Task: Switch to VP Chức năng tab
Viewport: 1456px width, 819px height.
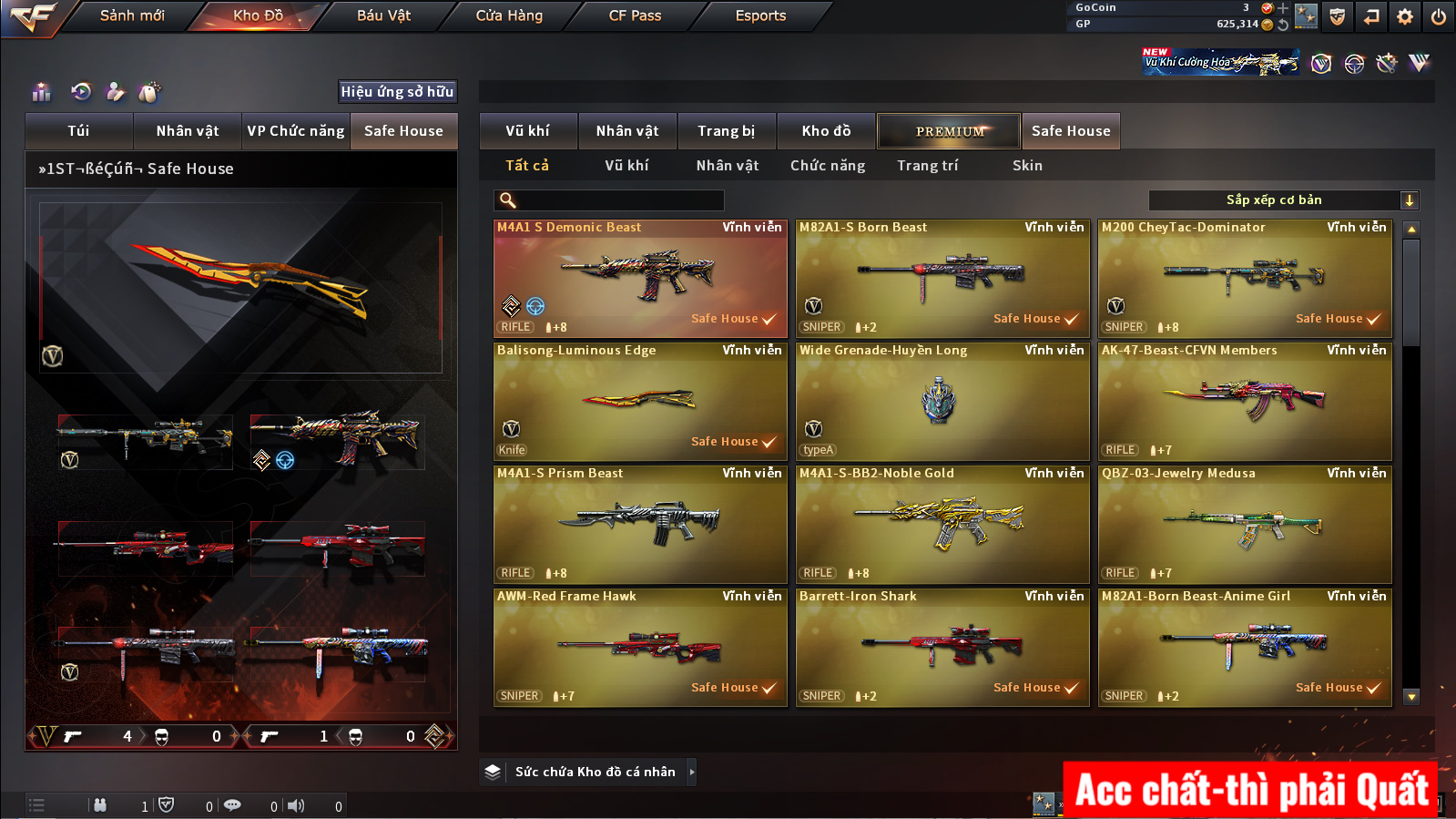Action: point(296,131)
